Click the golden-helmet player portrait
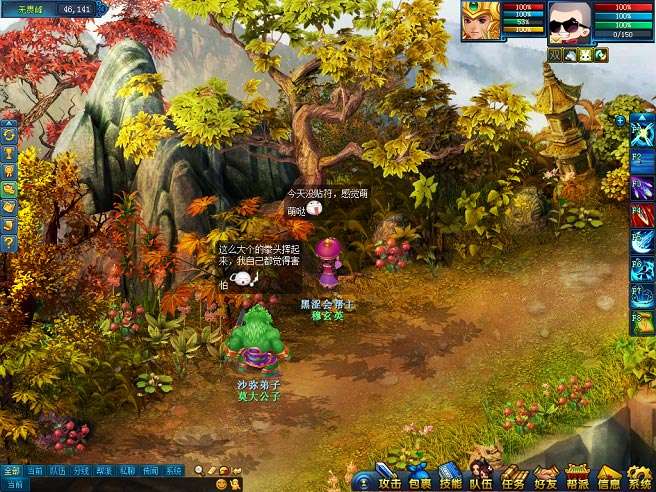Image resolution: width=656 pixels, height=492 pixels. pos(481,21)
